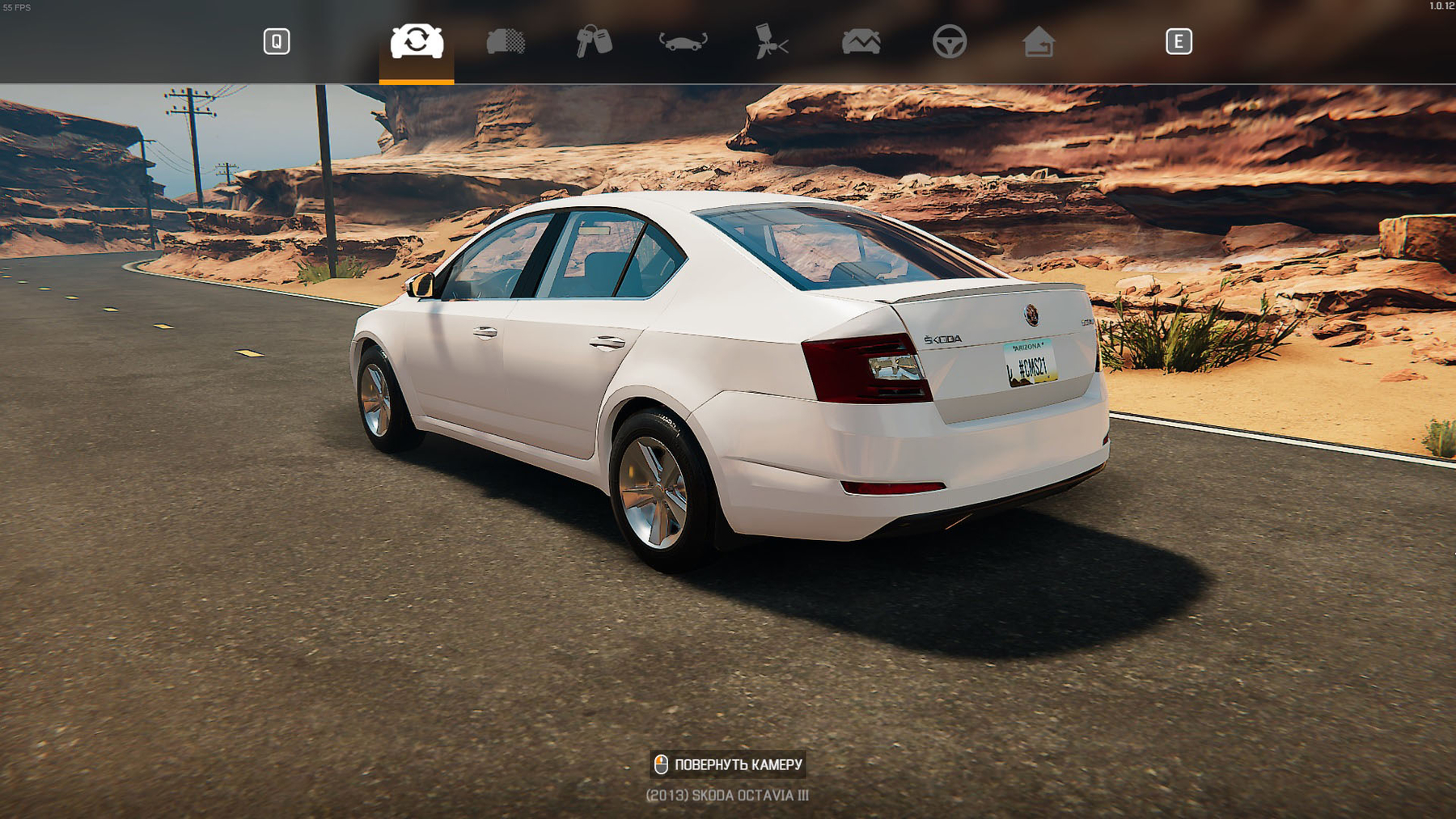Open the checkered car tab
This screenshot has width=1456, height=819.
pos(506,41)
